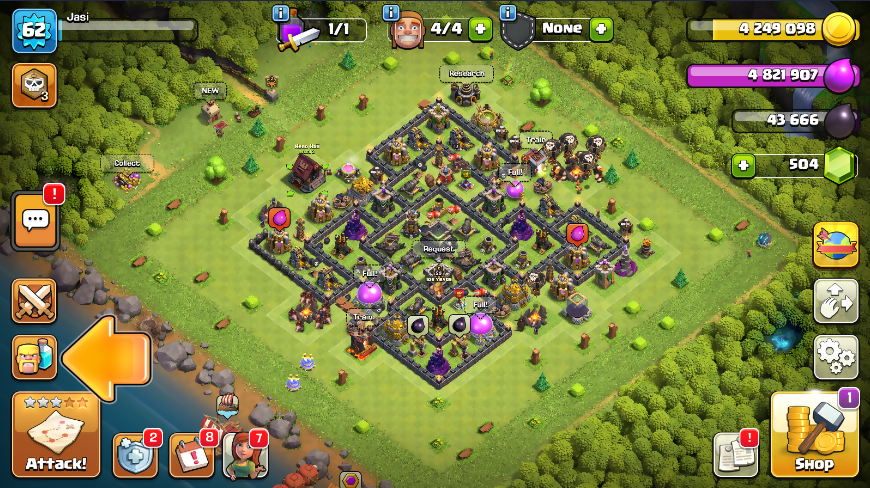Viewport: 870px width, 488px height.
Task: Open the barbarian army overview button
Action: point(34,357)
